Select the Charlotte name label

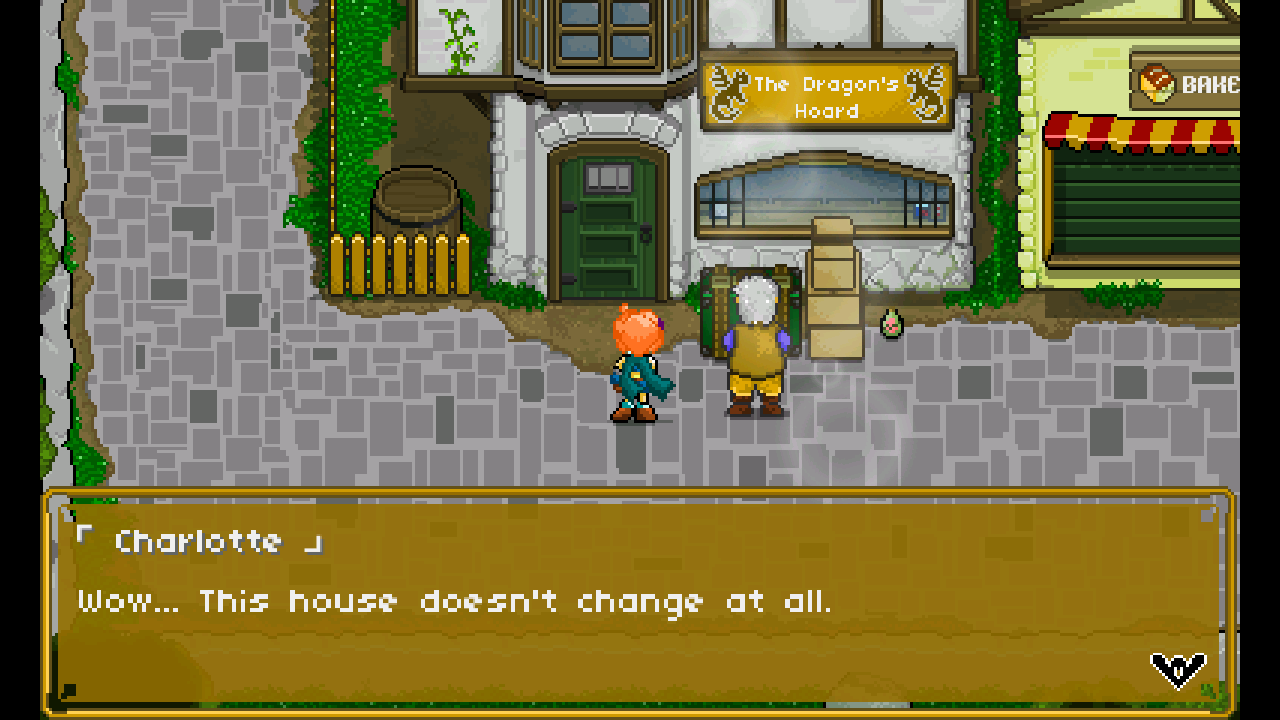pyautogui.click(x=200, y=541)
